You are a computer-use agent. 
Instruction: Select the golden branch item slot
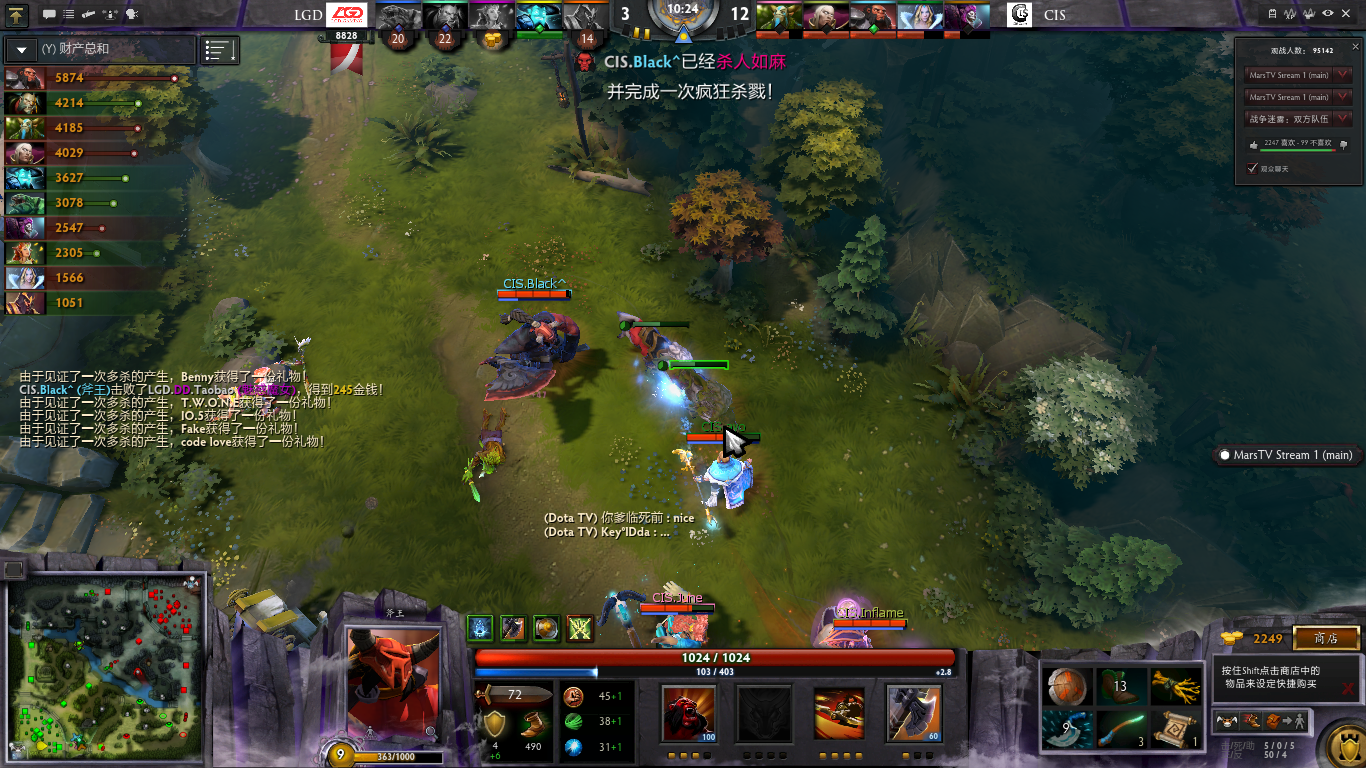1174,687
